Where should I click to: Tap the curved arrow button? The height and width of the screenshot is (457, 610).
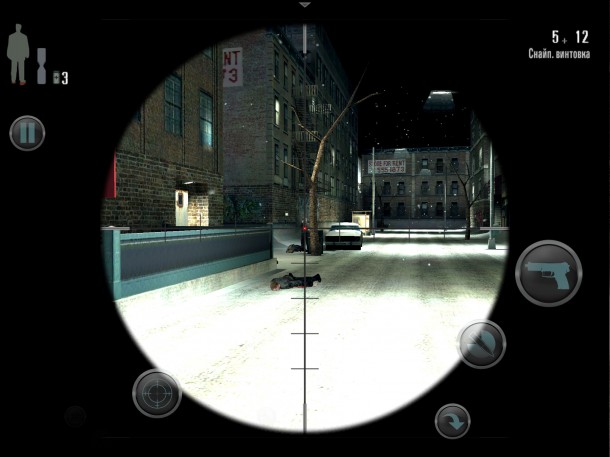(x=452, y=420)
